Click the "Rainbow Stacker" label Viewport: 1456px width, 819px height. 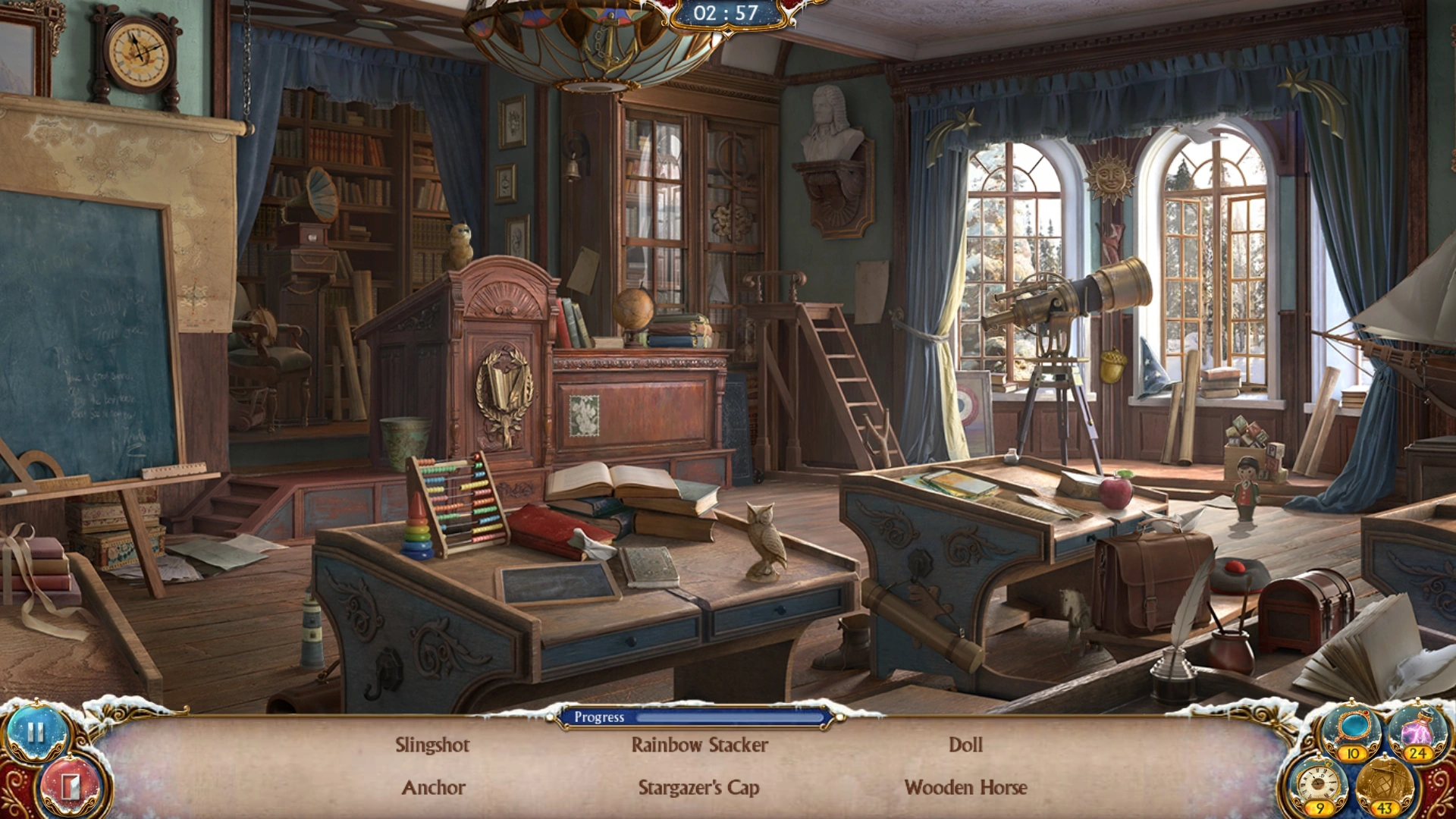click(698, 745)
